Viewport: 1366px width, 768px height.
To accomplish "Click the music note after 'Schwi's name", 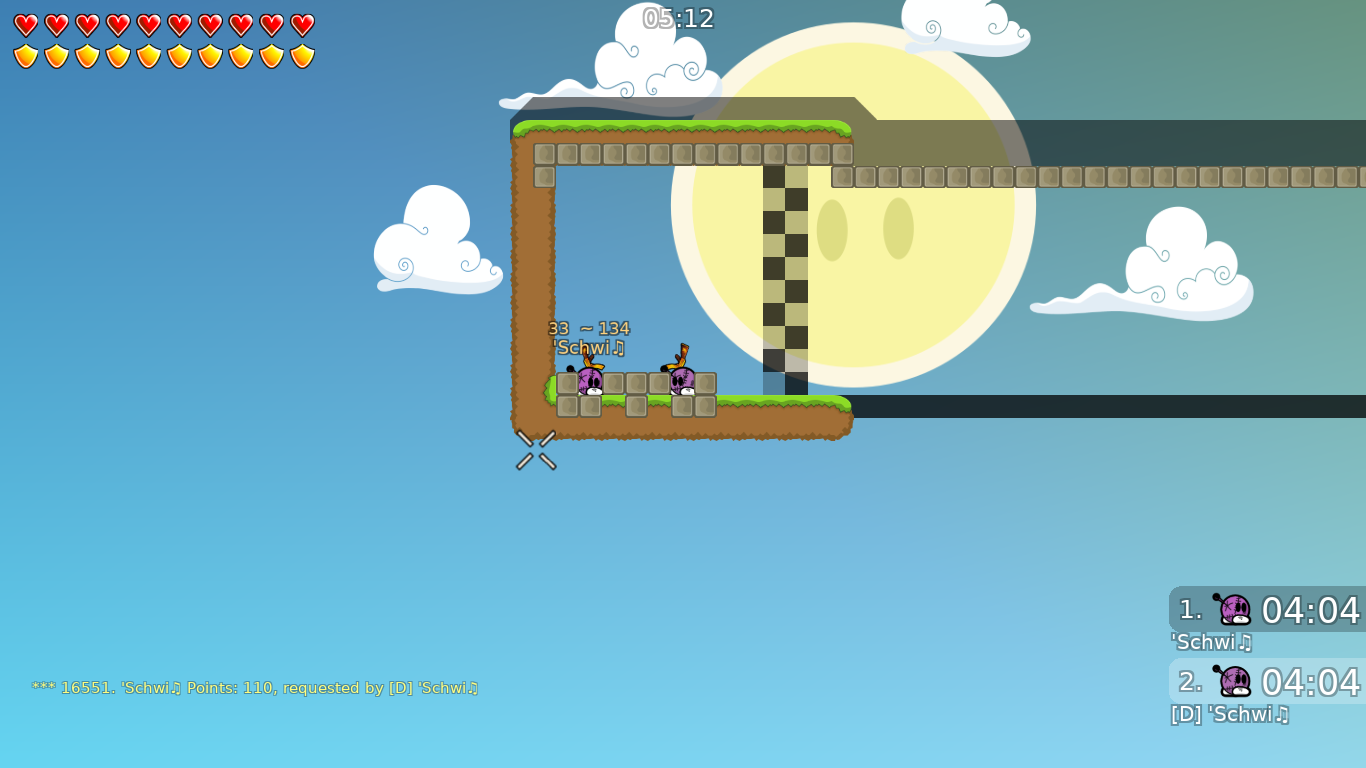I will [620, 348].
